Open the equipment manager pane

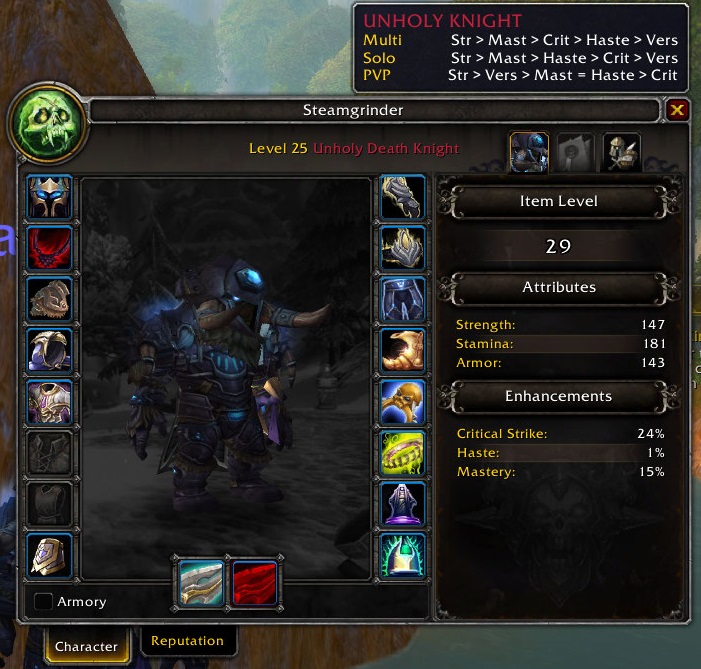[621, 152]
